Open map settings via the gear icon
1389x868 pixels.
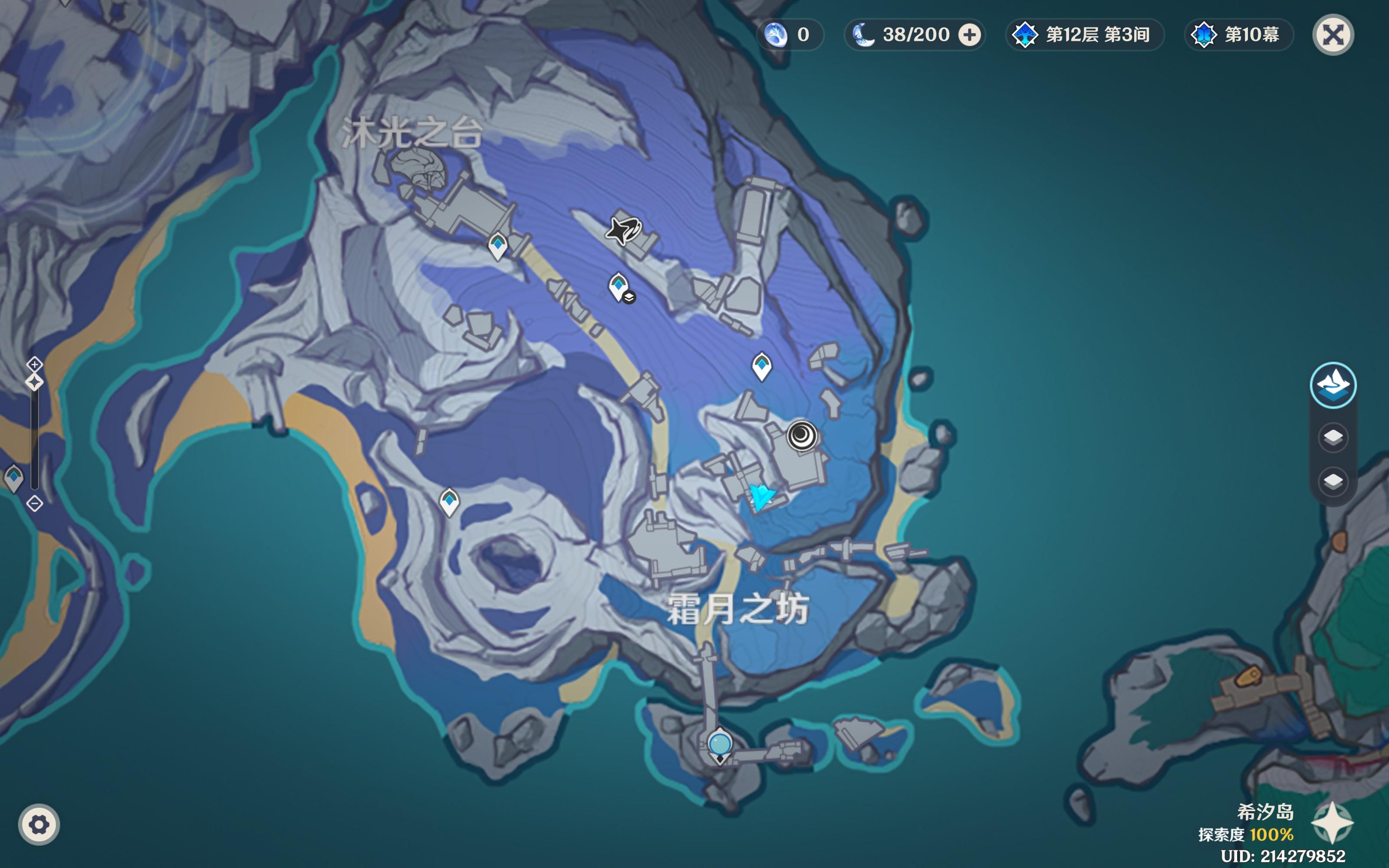pyautogui.click(x=39, y=825)
